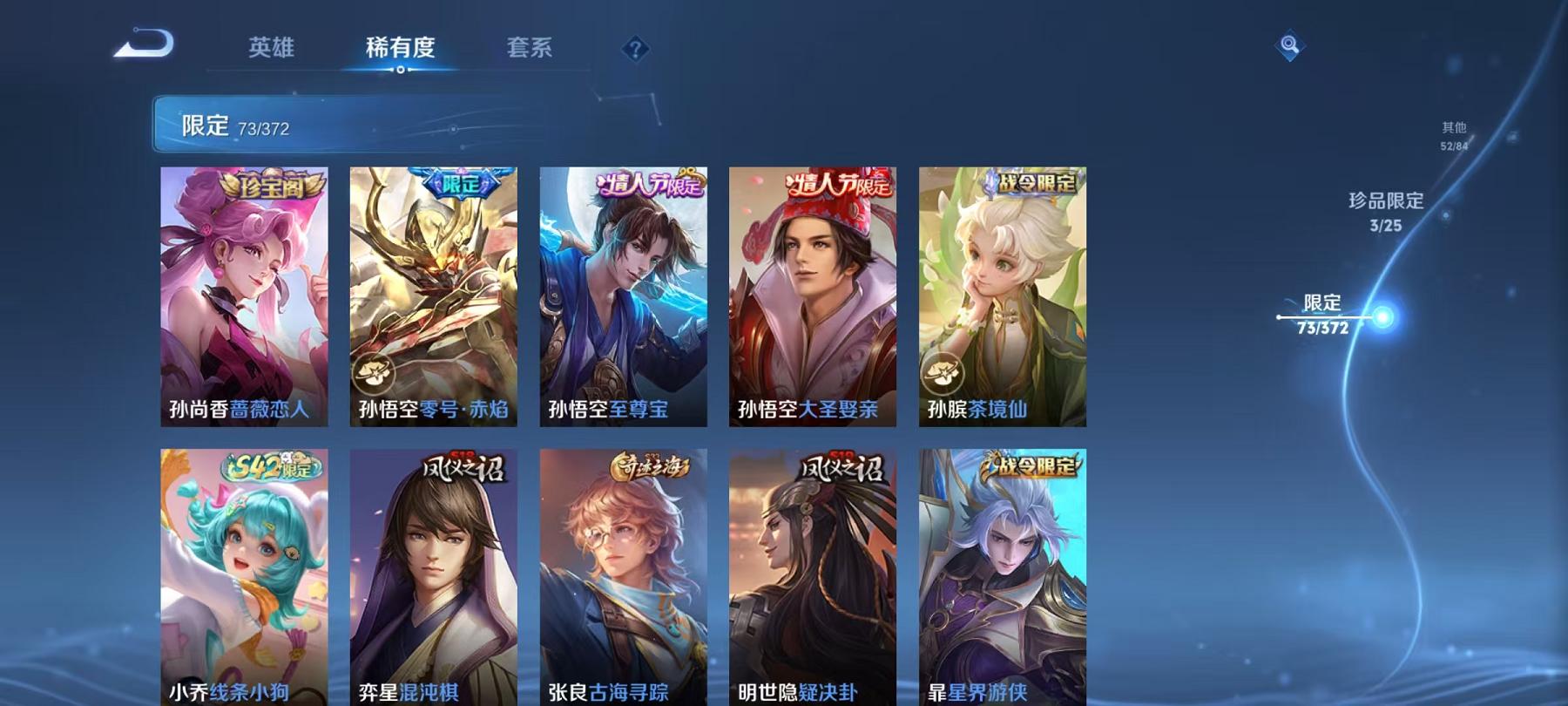Select 其他 52/84 on the right navigation
The height and width of the screenshot is (706, 1568).
point(1453,132)
